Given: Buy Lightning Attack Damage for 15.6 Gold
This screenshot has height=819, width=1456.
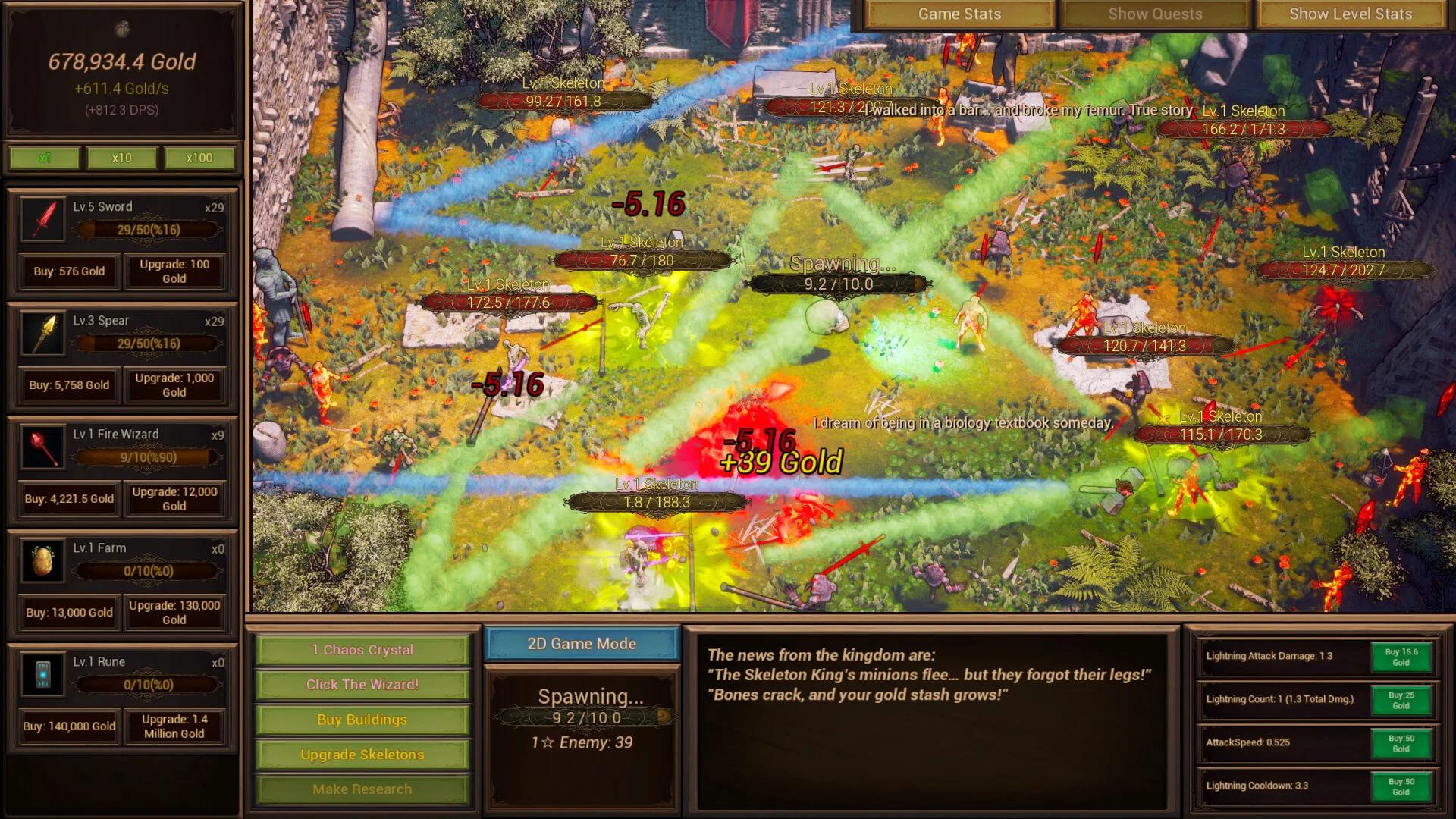Looking at the screenshot, I should [x=1401, y=657].
